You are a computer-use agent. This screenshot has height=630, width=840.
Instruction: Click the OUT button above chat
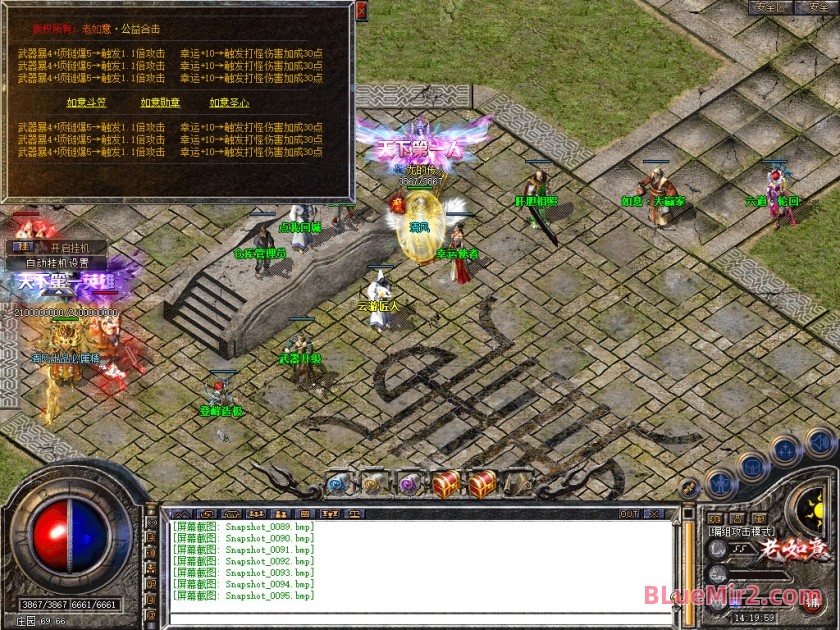(x=628, y=514)
